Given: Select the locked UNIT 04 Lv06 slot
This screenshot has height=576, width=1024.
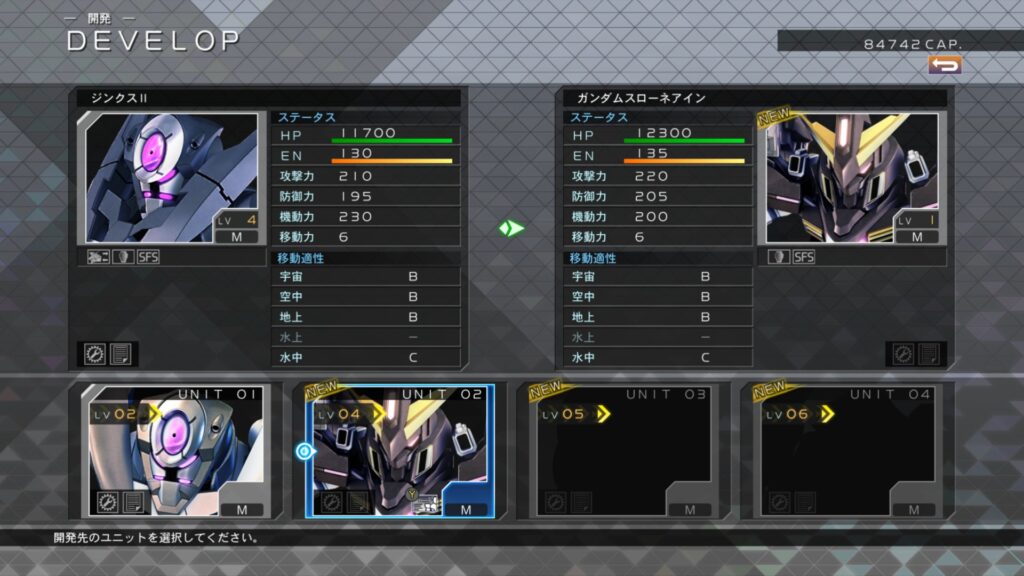Looking at the screenshot, I should 846,450.
